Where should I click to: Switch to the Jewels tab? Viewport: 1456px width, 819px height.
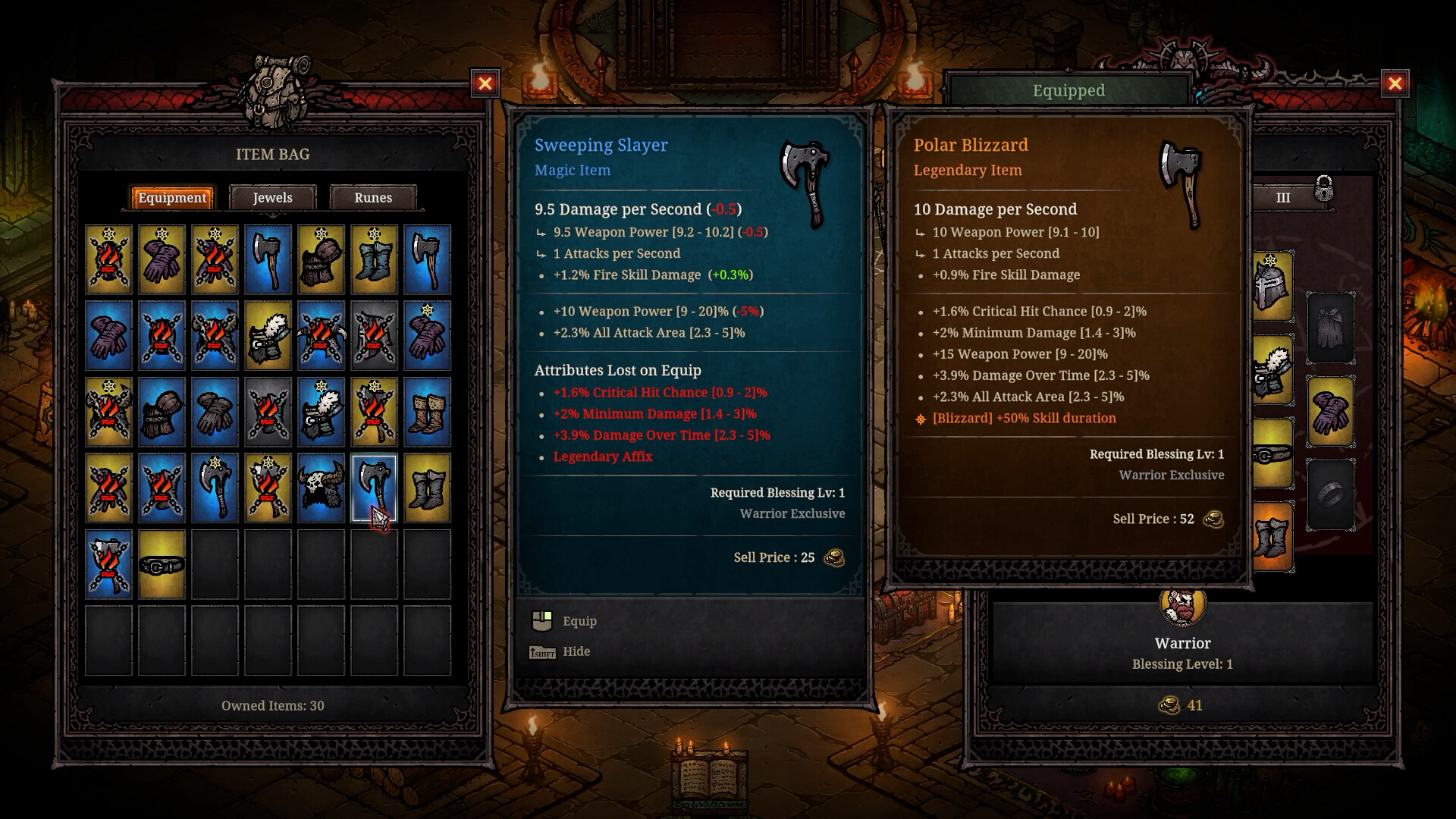[x=272, y=198]
